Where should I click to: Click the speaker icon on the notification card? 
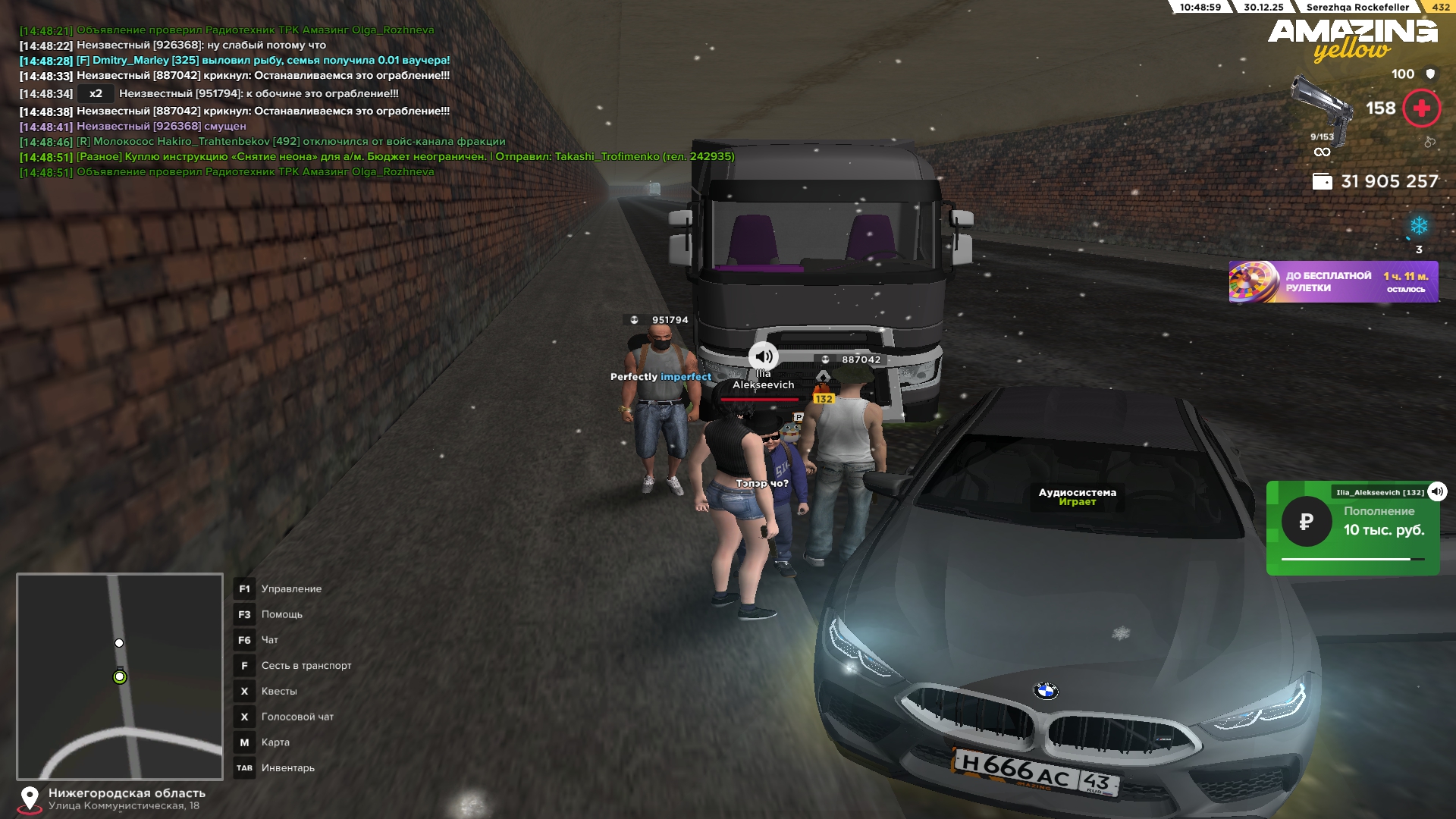(1437, 491)
